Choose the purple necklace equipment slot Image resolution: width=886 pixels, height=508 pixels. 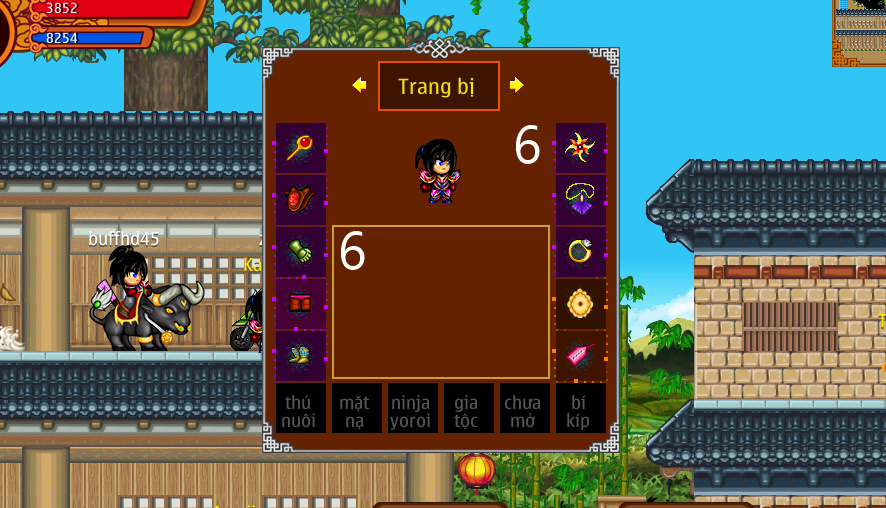pyautogui.click(x=580, y=200)
